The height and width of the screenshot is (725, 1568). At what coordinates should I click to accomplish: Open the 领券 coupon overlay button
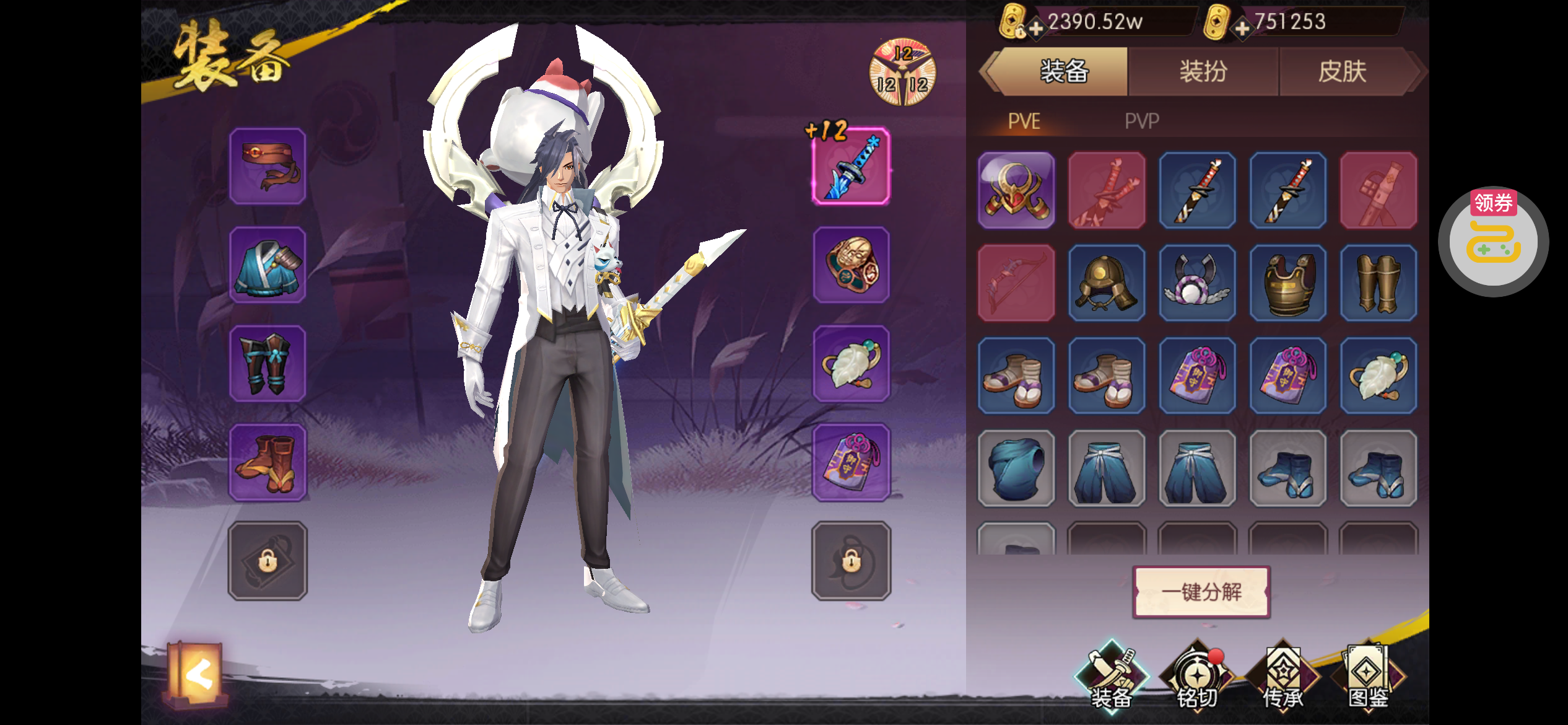[1493, 242]
